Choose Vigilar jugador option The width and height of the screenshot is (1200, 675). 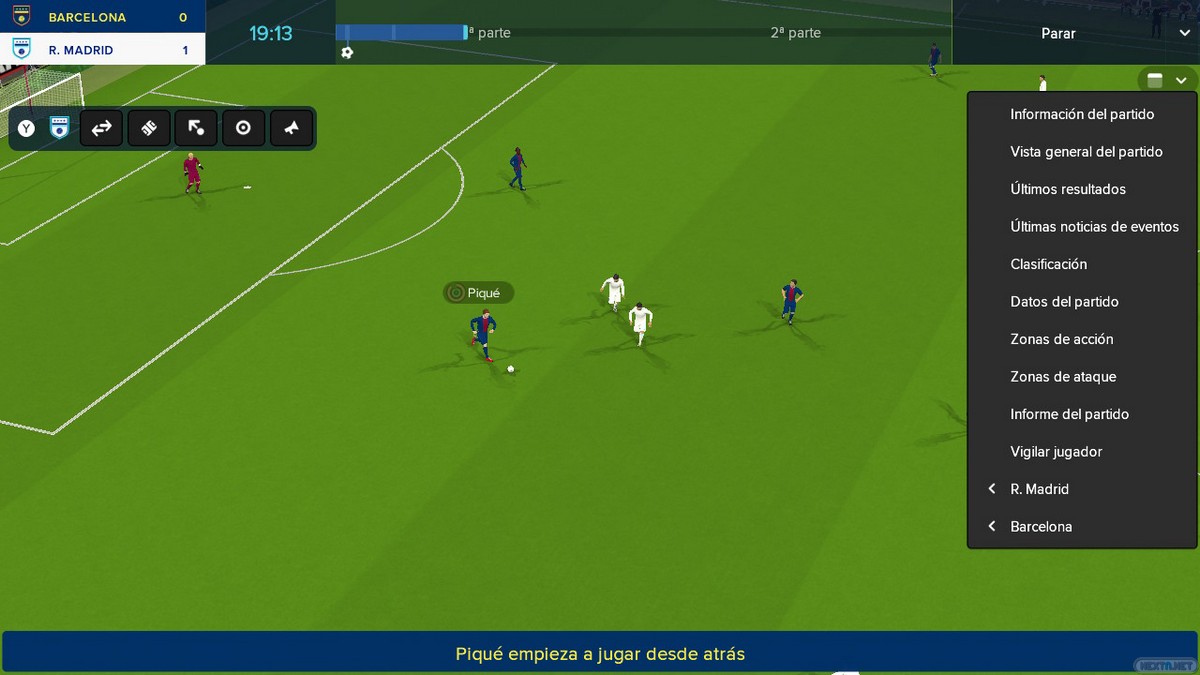1056,452
